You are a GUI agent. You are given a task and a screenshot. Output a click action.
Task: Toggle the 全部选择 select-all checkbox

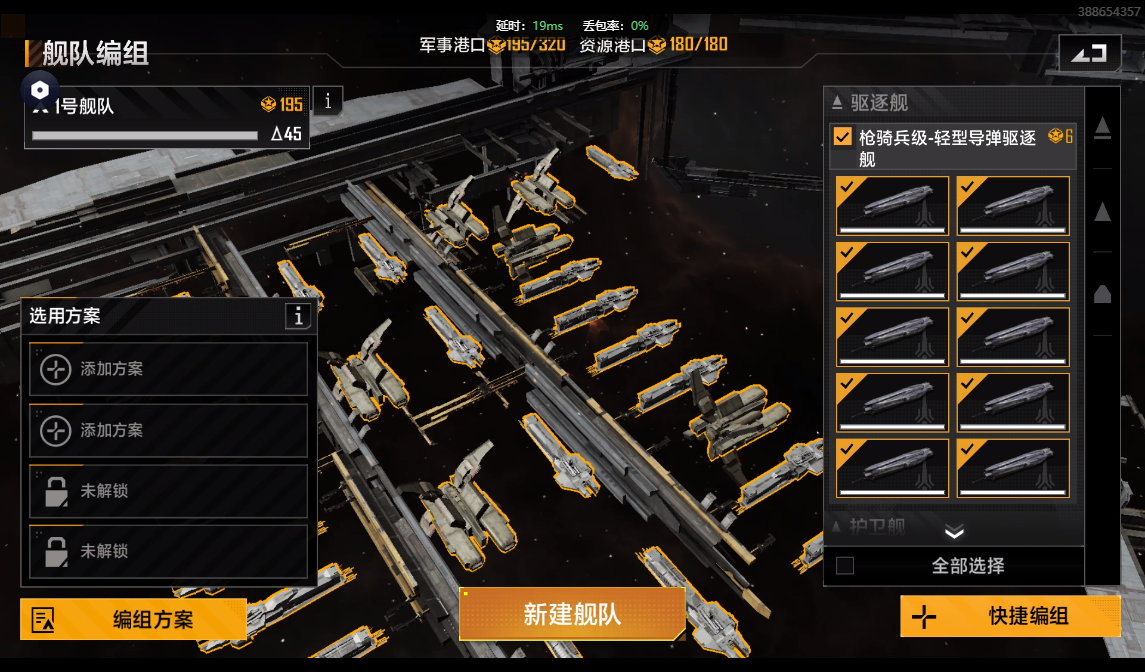845,566
